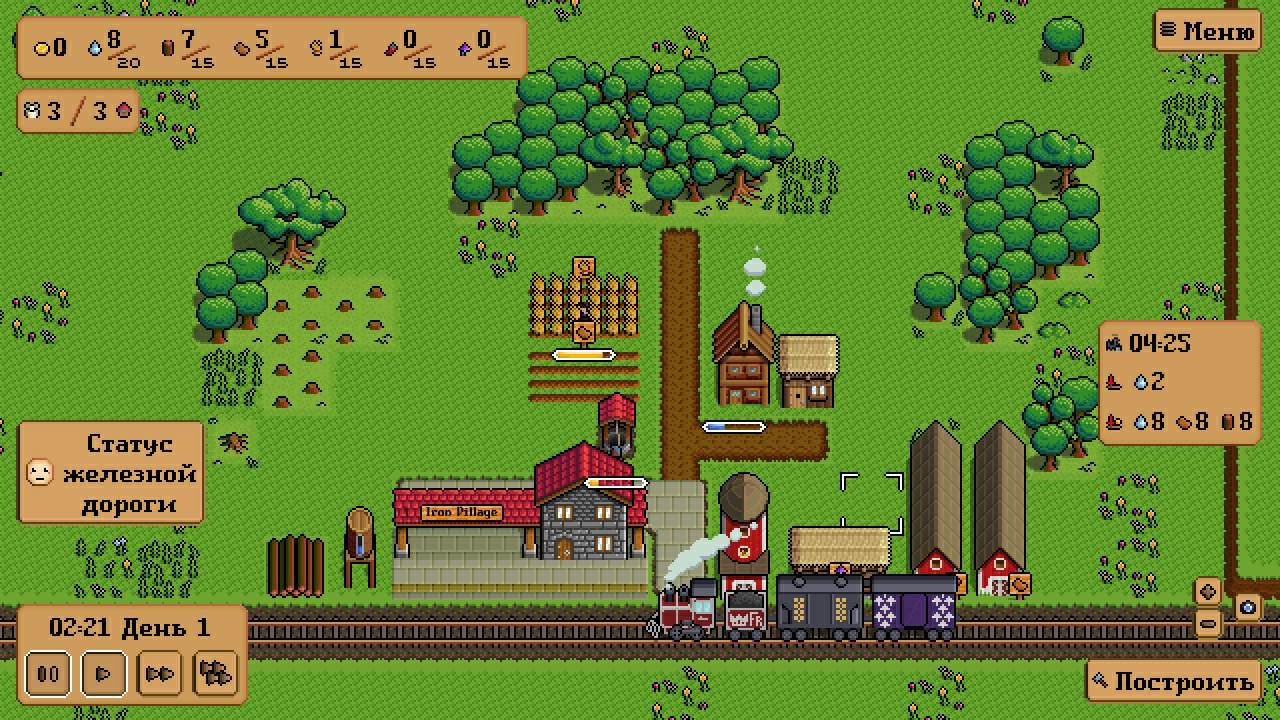Pause the game time
Viewport: 1280px width, 720px height.
(47, 673)
